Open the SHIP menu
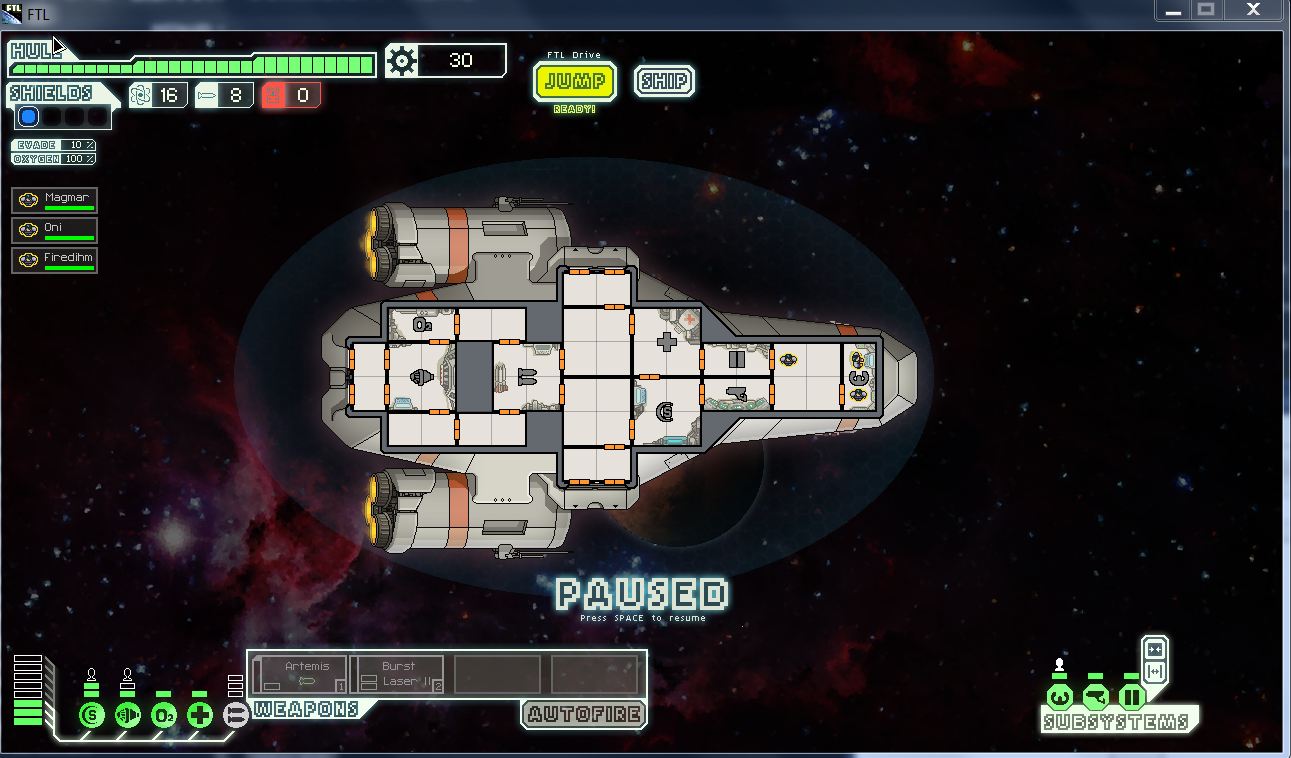The width and height of the screenshot is (1291, 758). pyautogui.click(x=664, y=81)
